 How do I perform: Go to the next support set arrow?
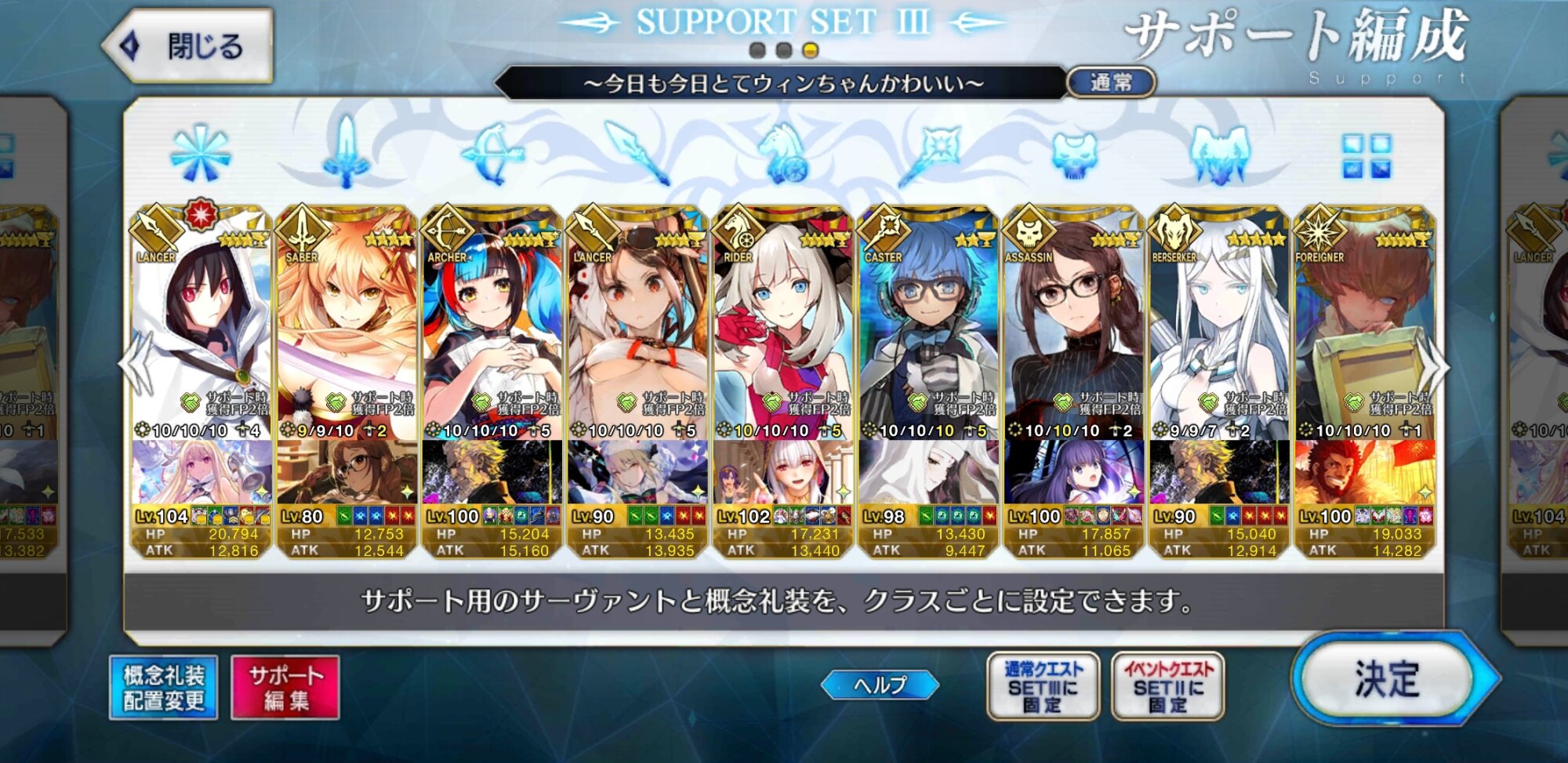tap(1437, 367)
